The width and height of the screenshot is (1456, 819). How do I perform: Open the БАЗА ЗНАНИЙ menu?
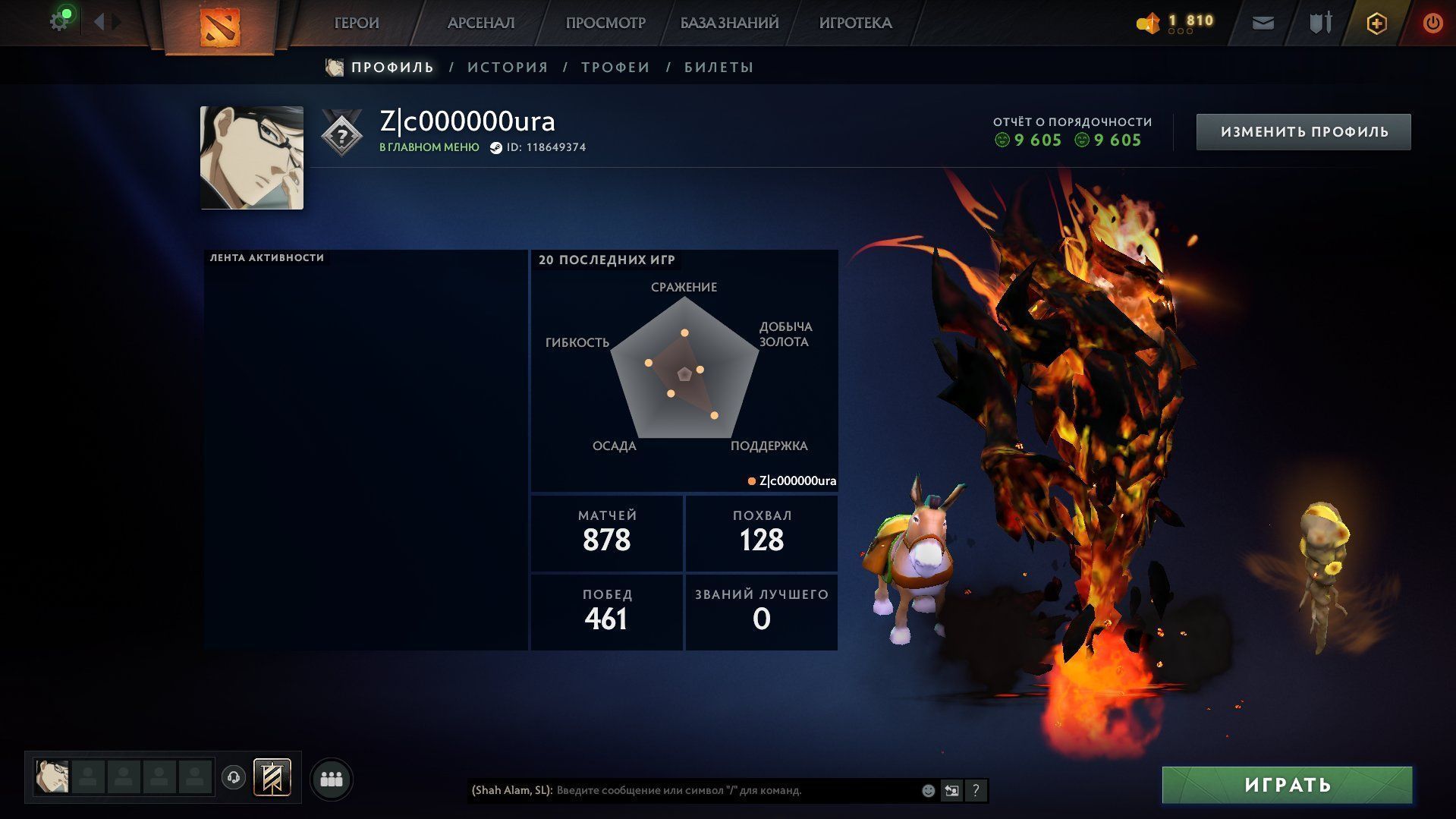[729, 24]
